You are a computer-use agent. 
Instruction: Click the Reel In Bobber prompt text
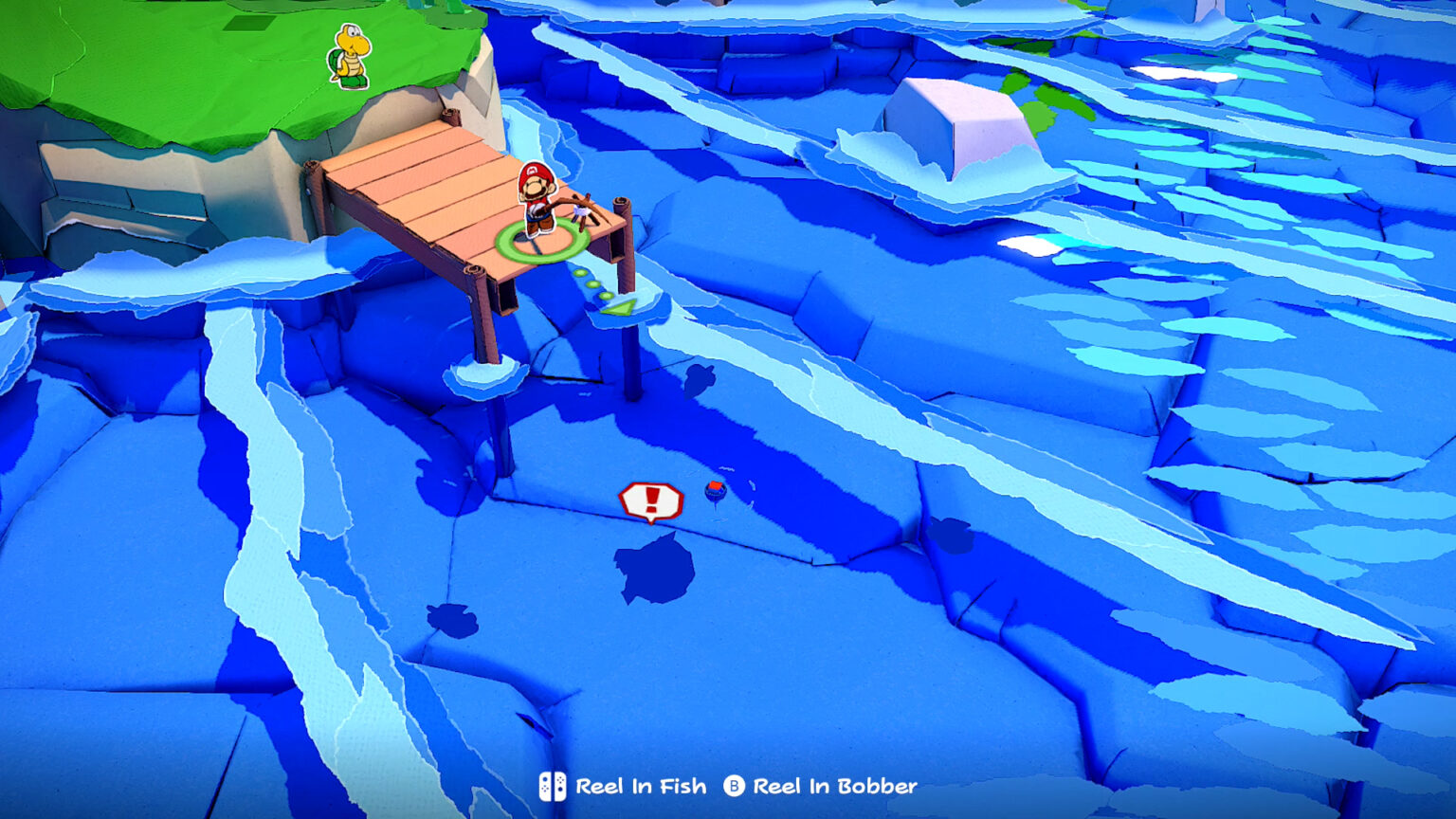point(832,785)
